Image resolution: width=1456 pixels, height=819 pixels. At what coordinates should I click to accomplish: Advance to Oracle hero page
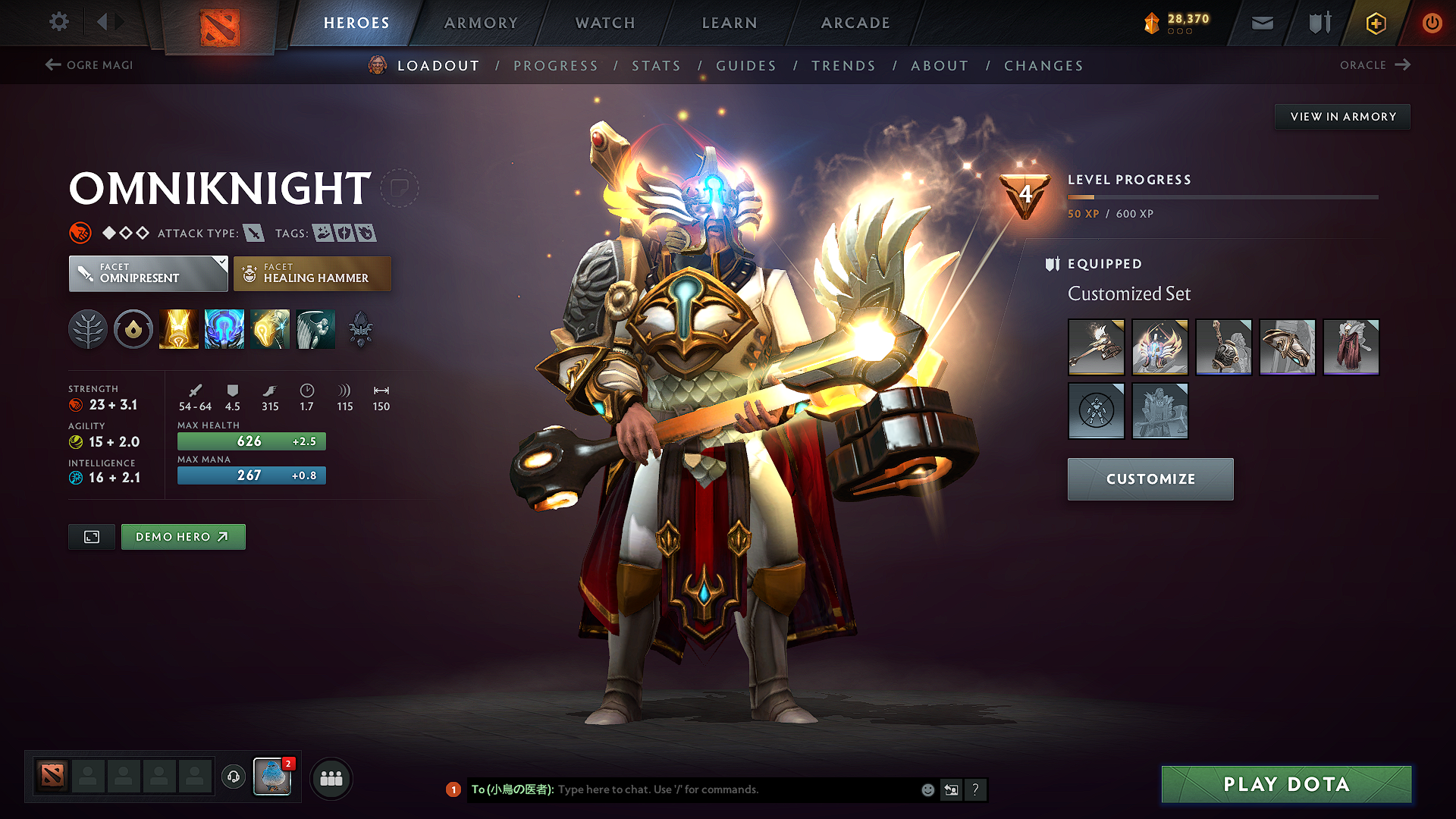pos(1375,65)
